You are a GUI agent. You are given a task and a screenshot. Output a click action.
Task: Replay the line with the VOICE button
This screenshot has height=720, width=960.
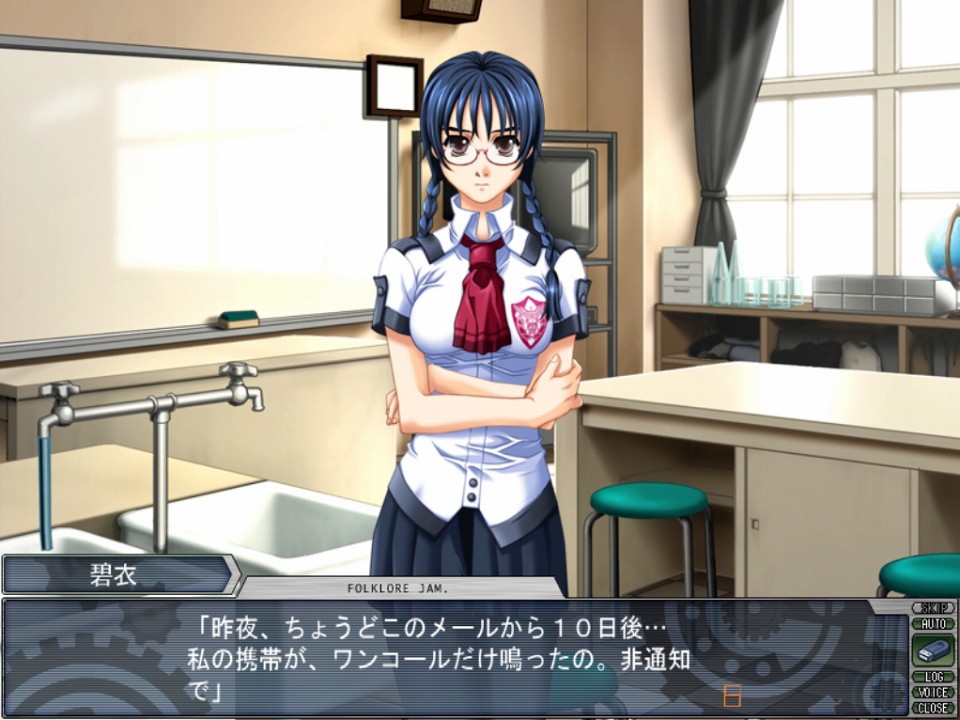click(x=933, y=692)
